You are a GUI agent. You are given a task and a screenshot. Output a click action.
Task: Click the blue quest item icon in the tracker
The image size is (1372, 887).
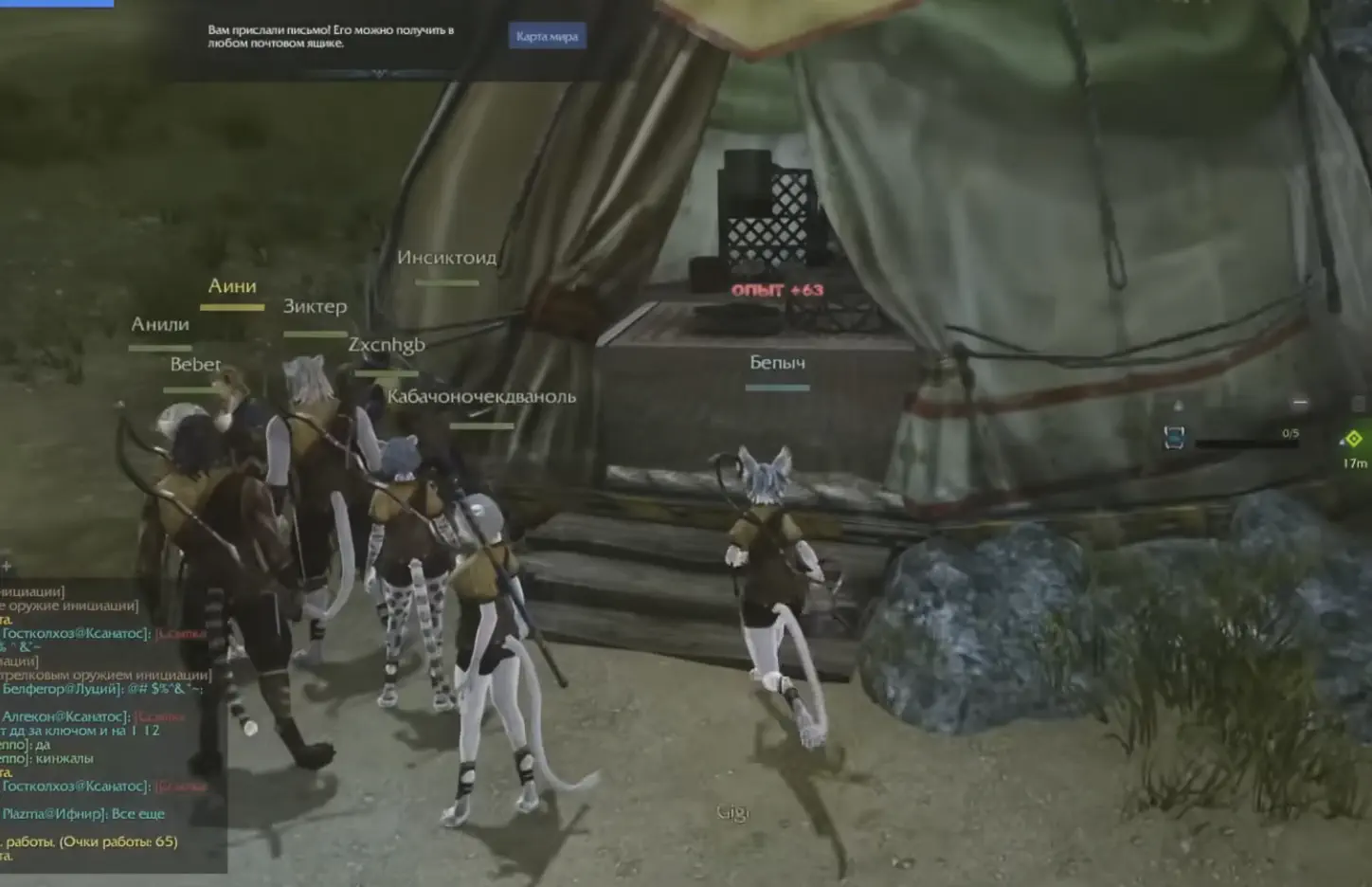[x=1174, y=439]
